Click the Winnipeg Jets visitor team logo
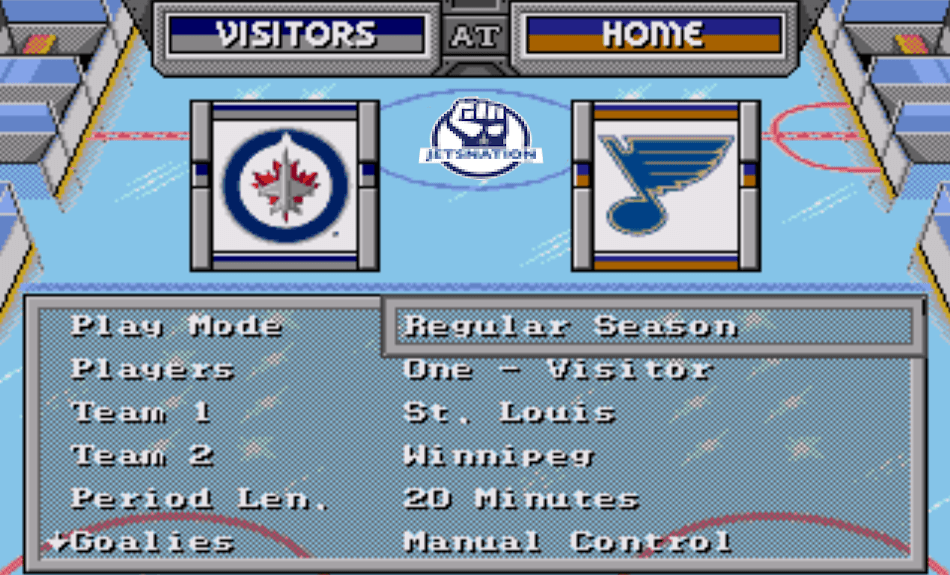 tap(285, 185)
